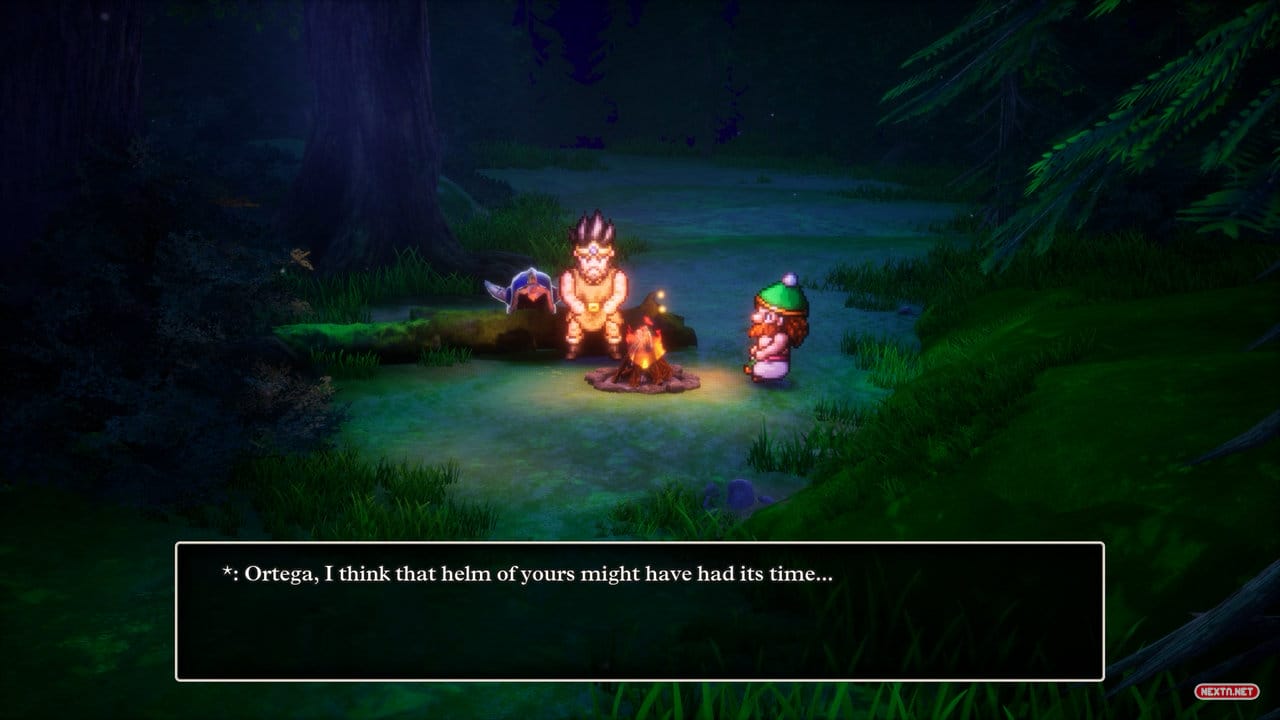Click the Ortega dialogue box to continue
Image resolution: width=1280 pixels, height=720 pixels.
tap(640, 611)
